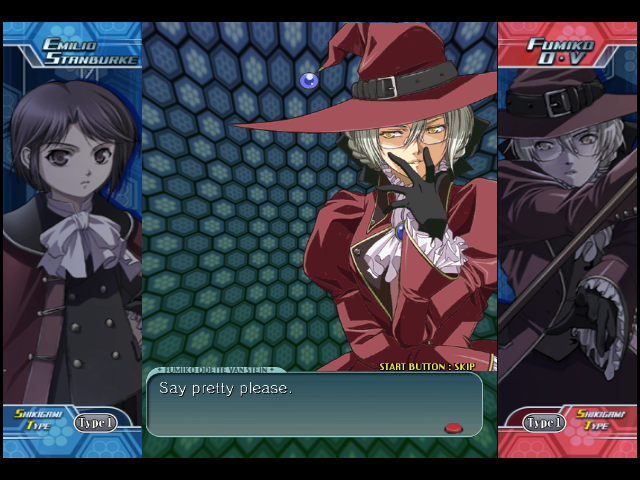Select the Emilio Stanburke character panel
Viewport: 640px width, 480px height.
pos(72,230)
